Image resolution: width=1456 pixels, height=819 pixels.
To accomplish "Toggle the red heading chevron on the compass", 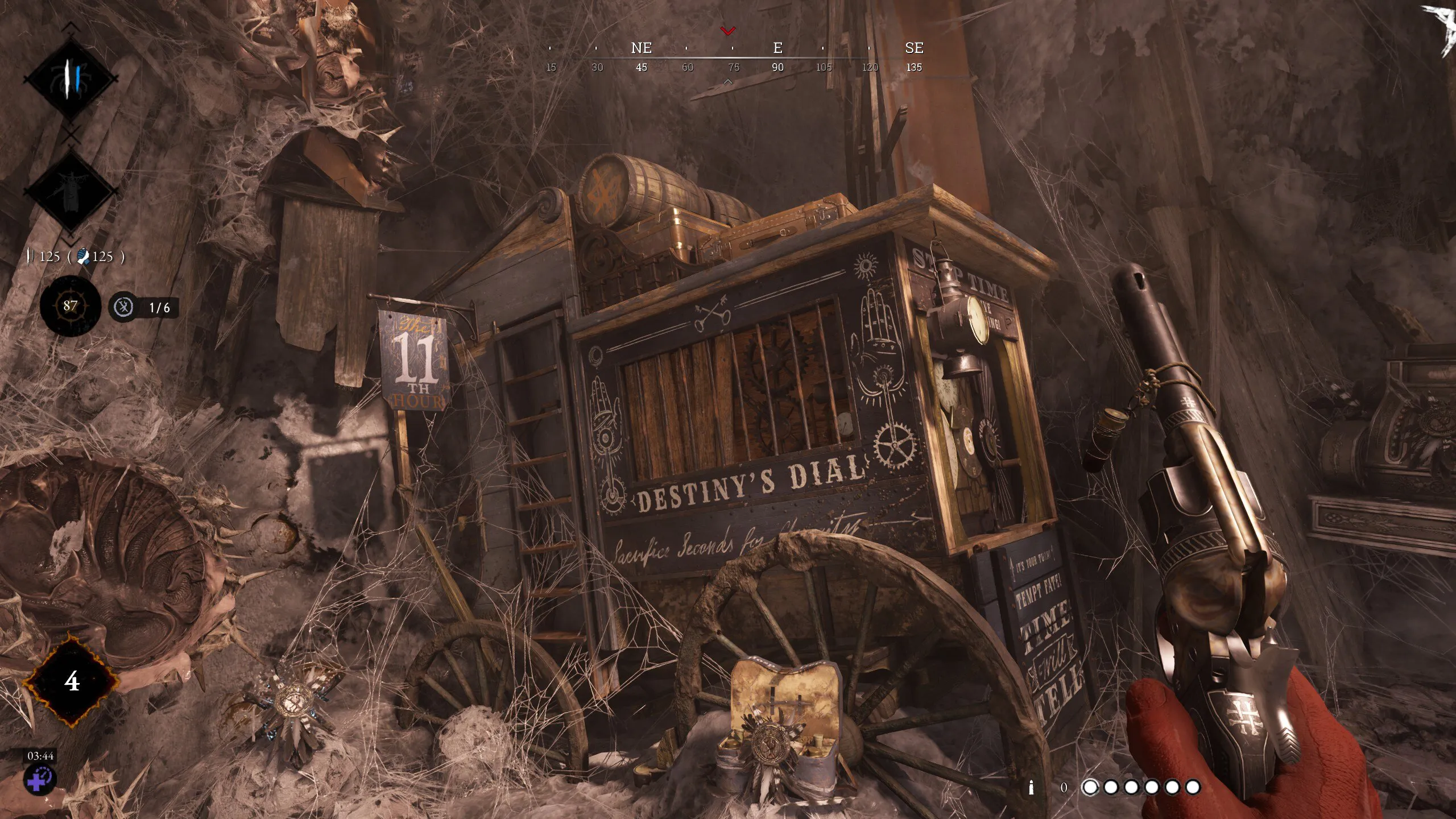I will pyautogui.click(x=728, y=31).
